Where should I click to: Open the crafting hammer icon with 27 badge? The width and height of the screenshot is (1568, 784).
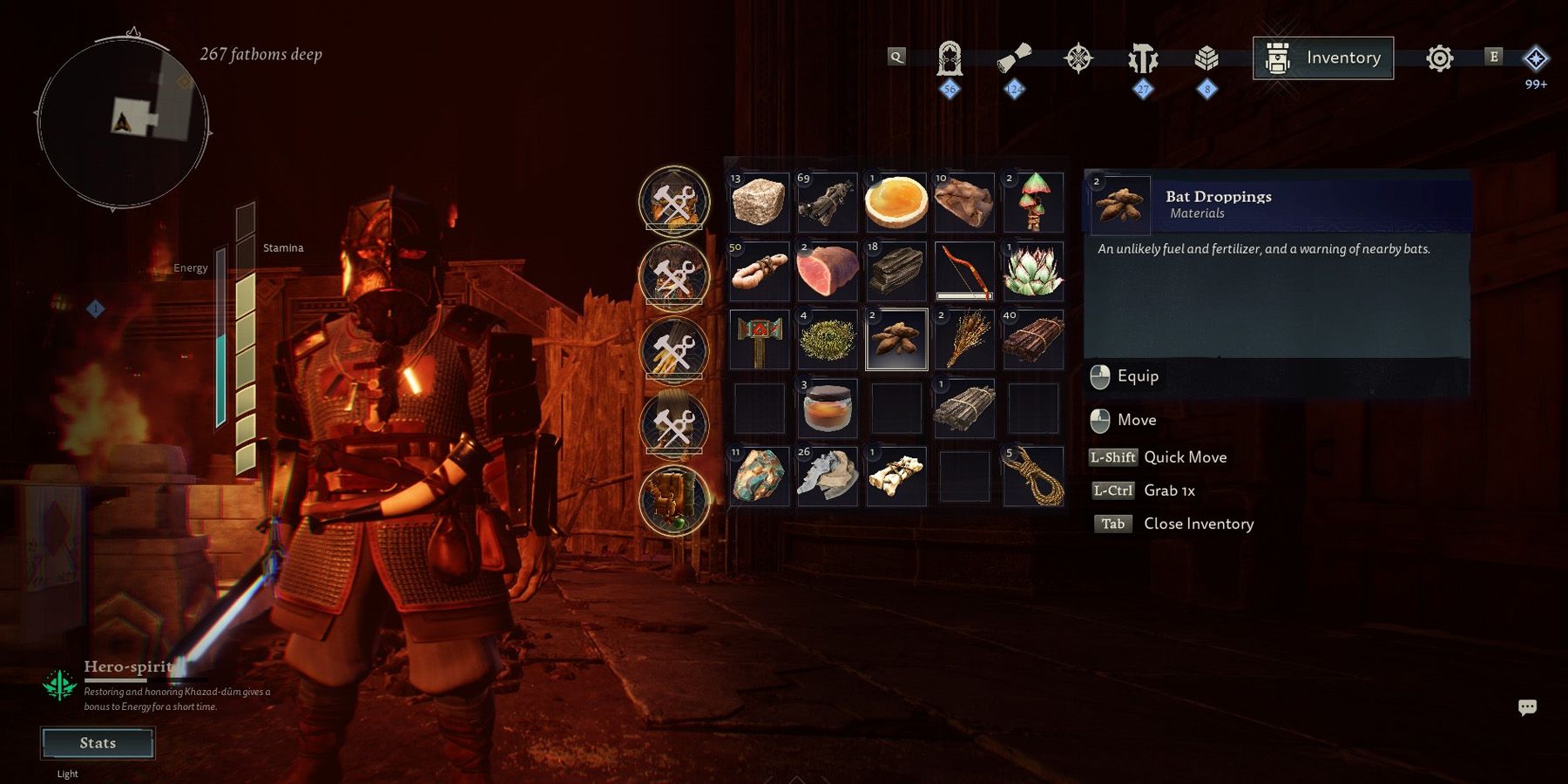tap(1143, 57)
